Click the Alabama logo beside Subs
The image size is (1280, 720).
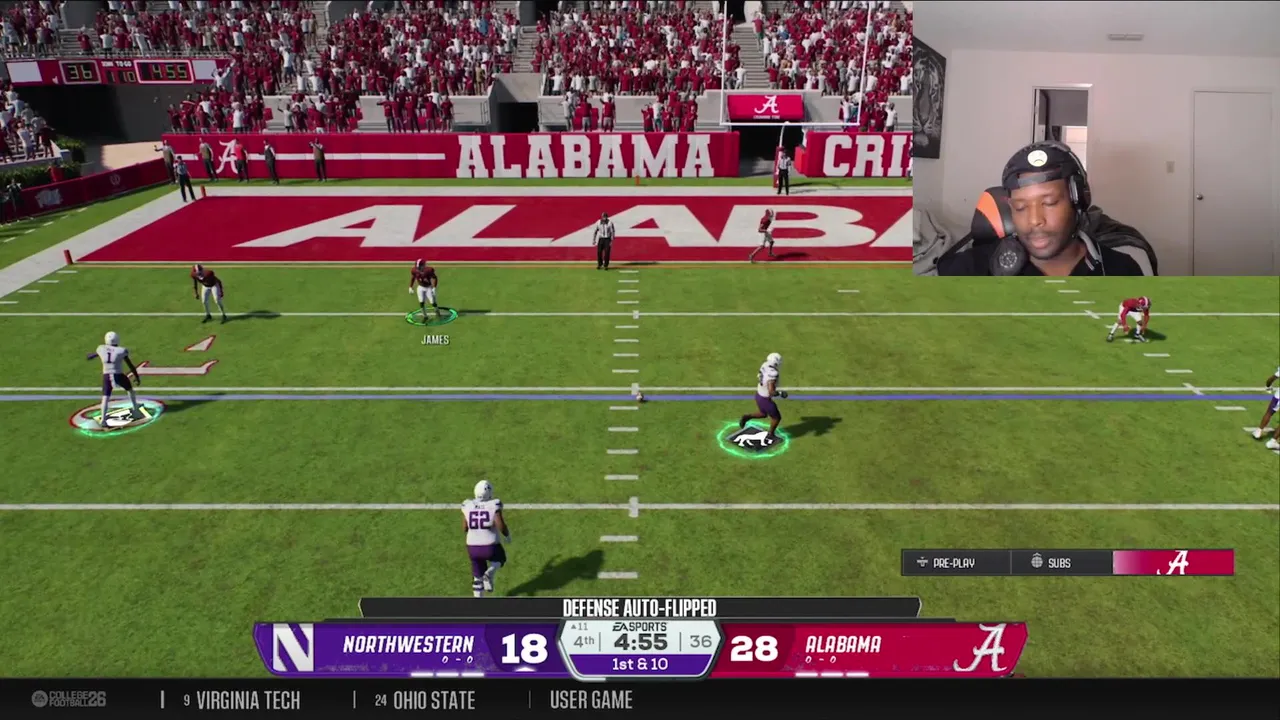[x=1177, y=563]
